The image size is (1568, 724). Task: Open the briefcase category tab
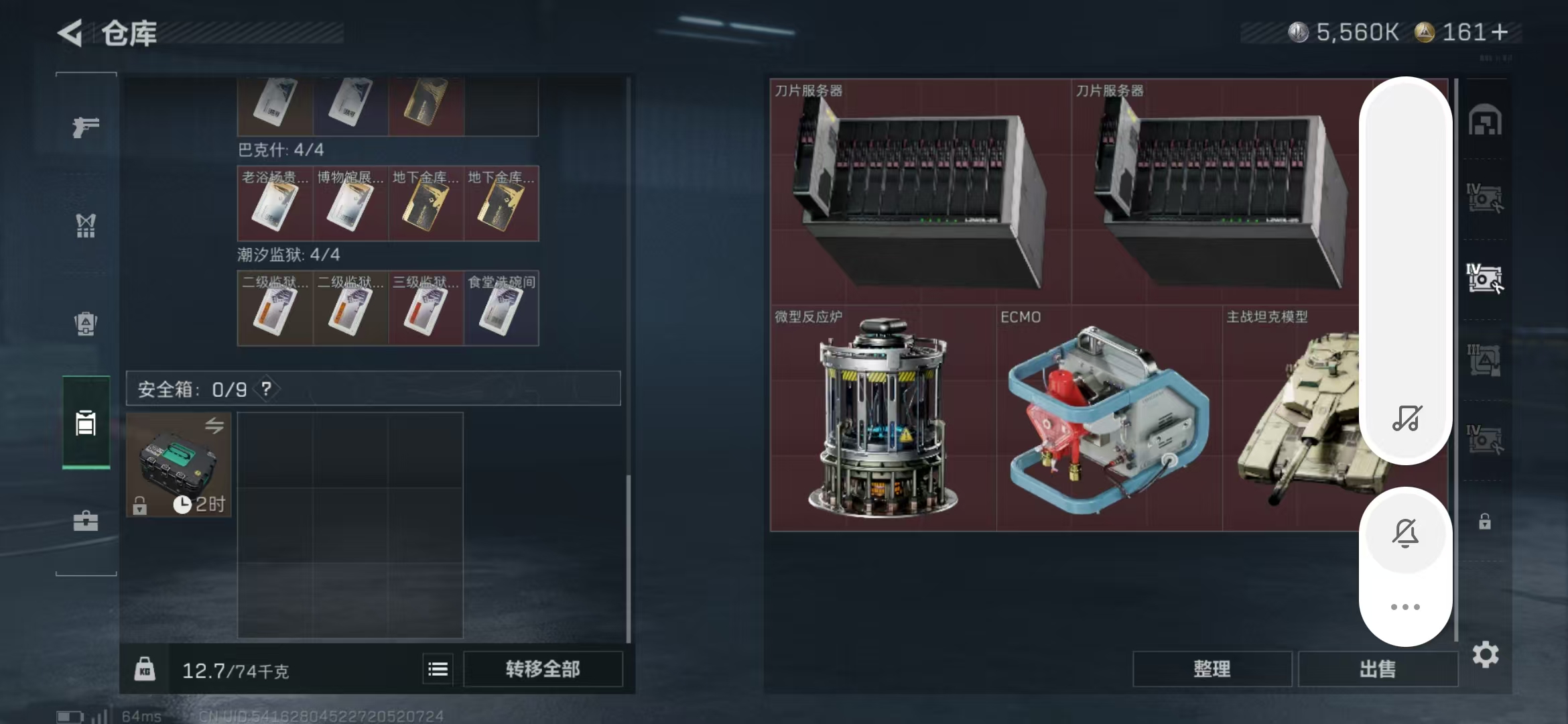coord(86,521)
